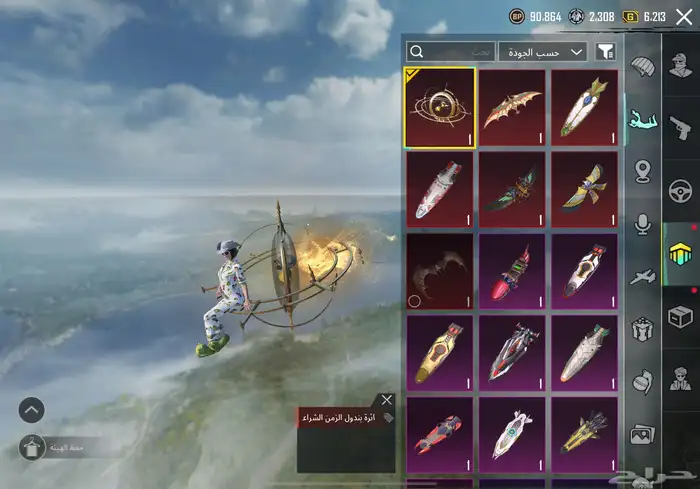Switch to the parachute category
Viewport: 700px width, 489px height.
pos(642,69)
